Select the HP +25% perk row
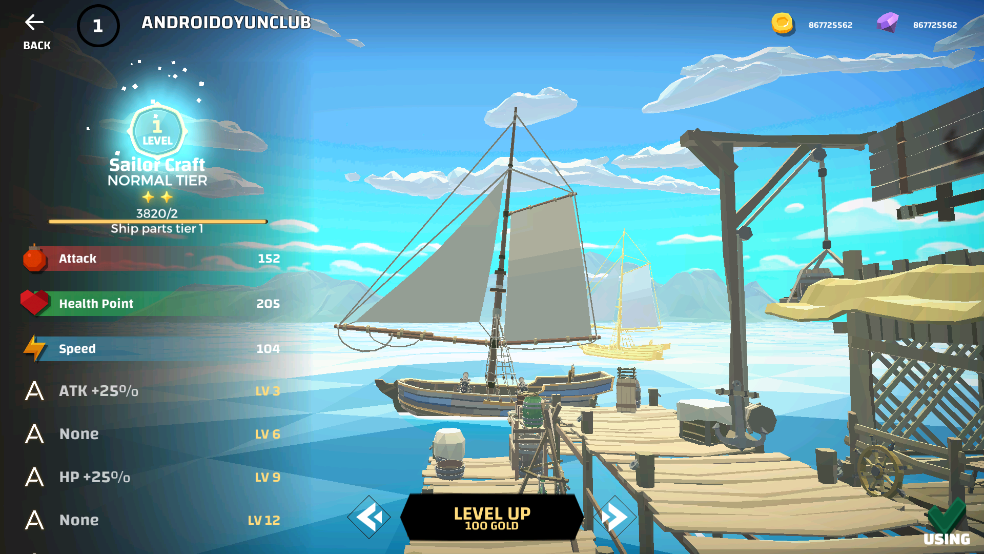This screenshot has width=984, height=554. pyautogui.click(x=150, y=477)
